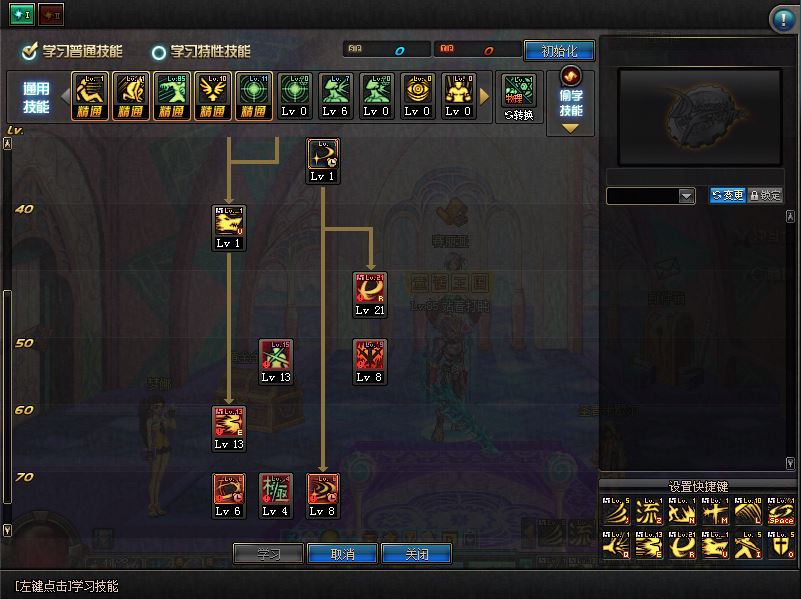The height and width of the screenshot is (599, 801).
Task: Choose the Space key hotkey slot
Action: click(x=780, y=513)
